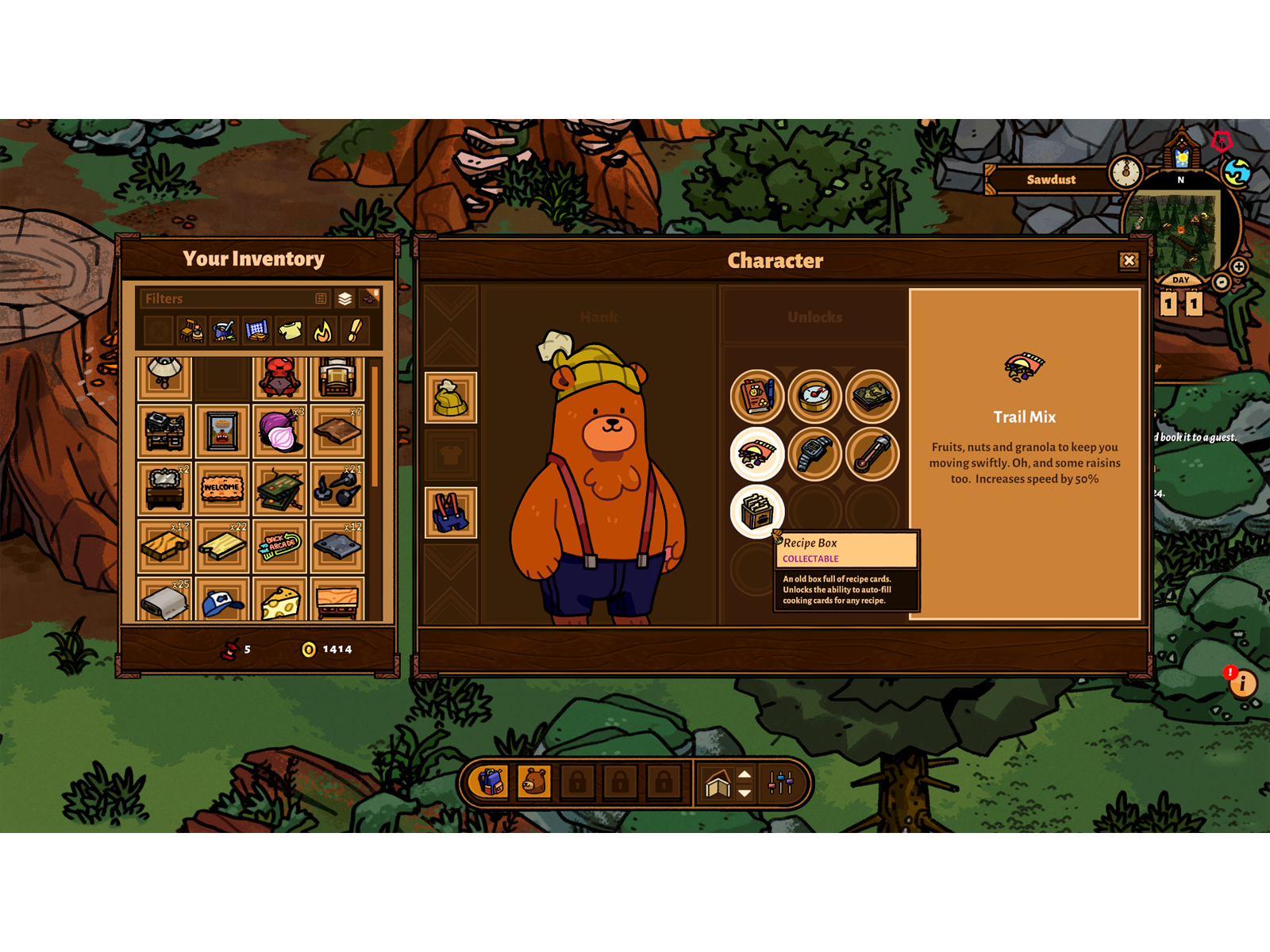Screen dimensions: 1270x952
Task: Expand the Filters options list
Action: point(321,299)
